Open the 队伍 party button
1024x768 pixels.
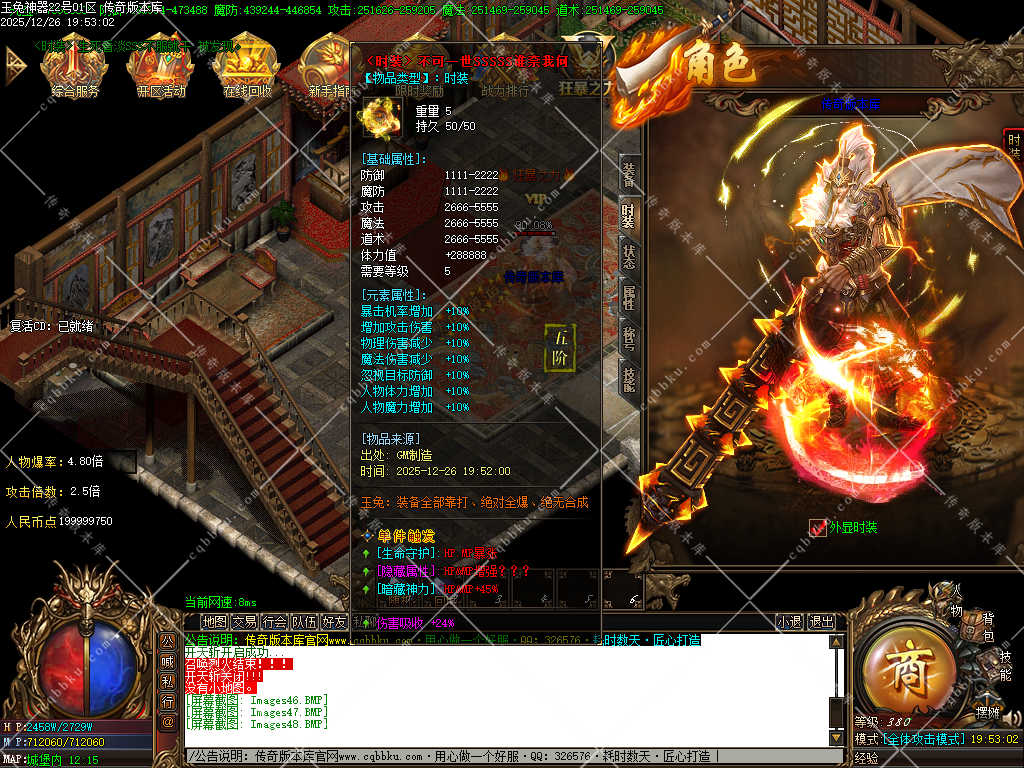pos(304,621)
